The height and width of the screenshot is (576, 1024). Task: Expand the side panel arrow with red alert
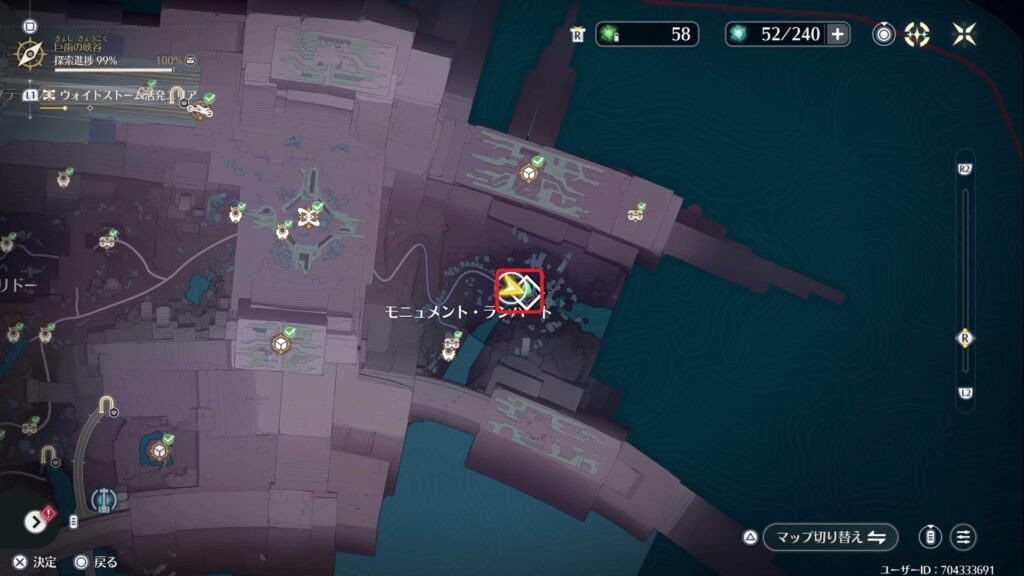[38, 521]
